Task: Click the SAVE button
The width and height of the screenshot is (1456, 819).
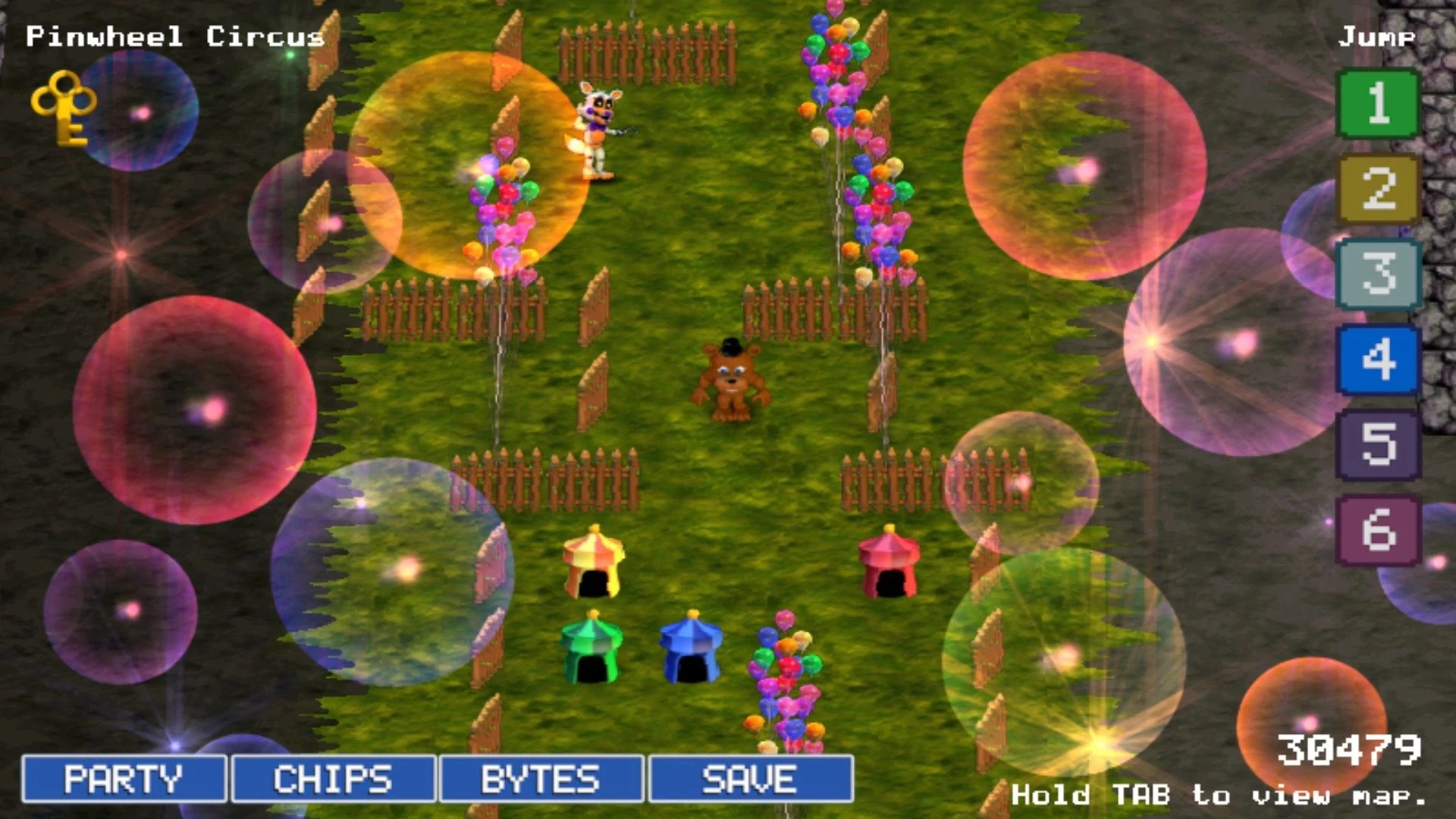Action: [x=747, y=779]
